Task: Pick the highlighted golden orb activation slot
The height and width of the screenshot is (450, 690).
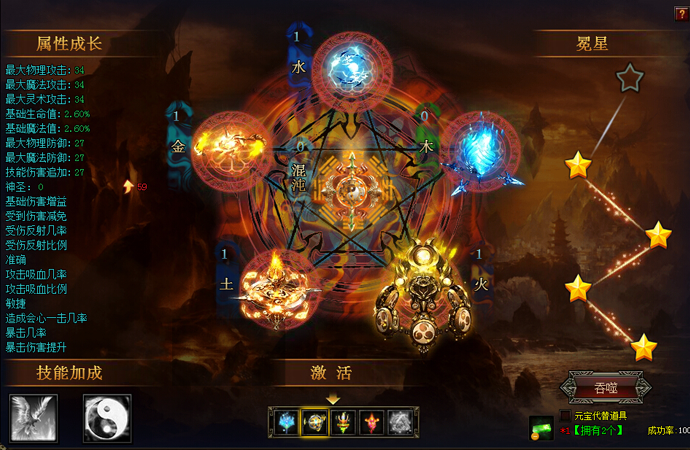Action: 315,422
